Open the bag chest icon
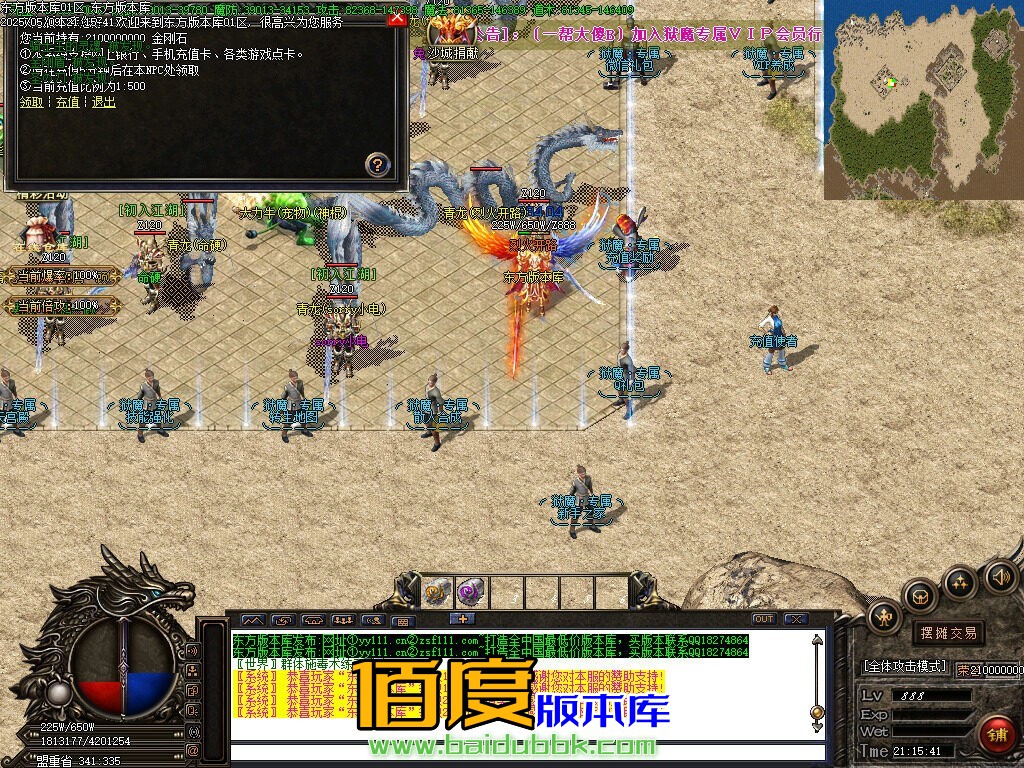Viewport: 1024px width, 768px height. click(919, 596)
